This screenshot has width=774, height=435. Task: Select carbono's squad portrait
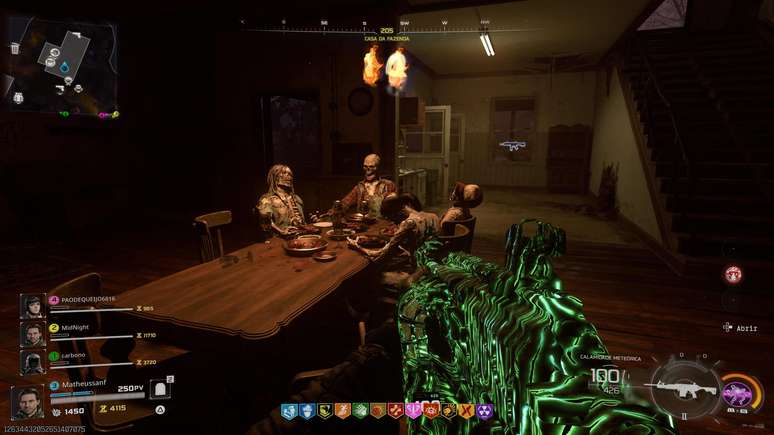coord(33,361)
